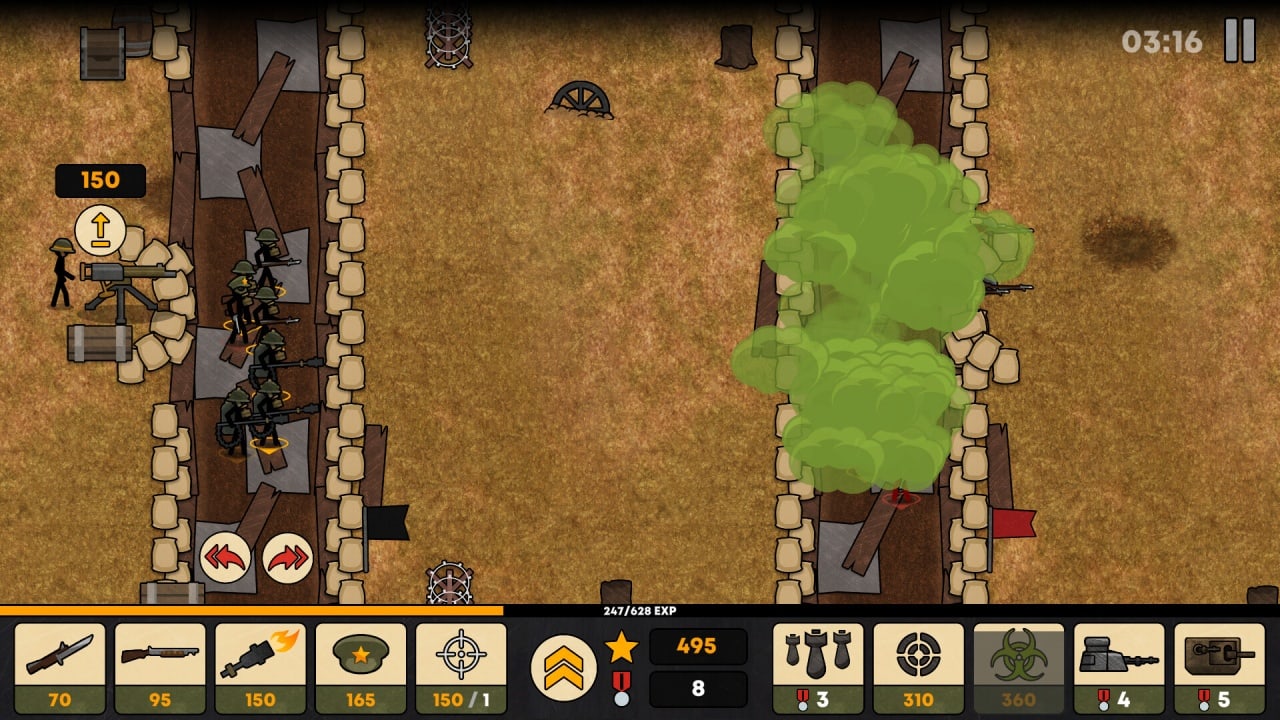The width and height of the screenshot is (1280, 720).
Task: Choose the white crosshair sniper unit
Action: [461, 668]
